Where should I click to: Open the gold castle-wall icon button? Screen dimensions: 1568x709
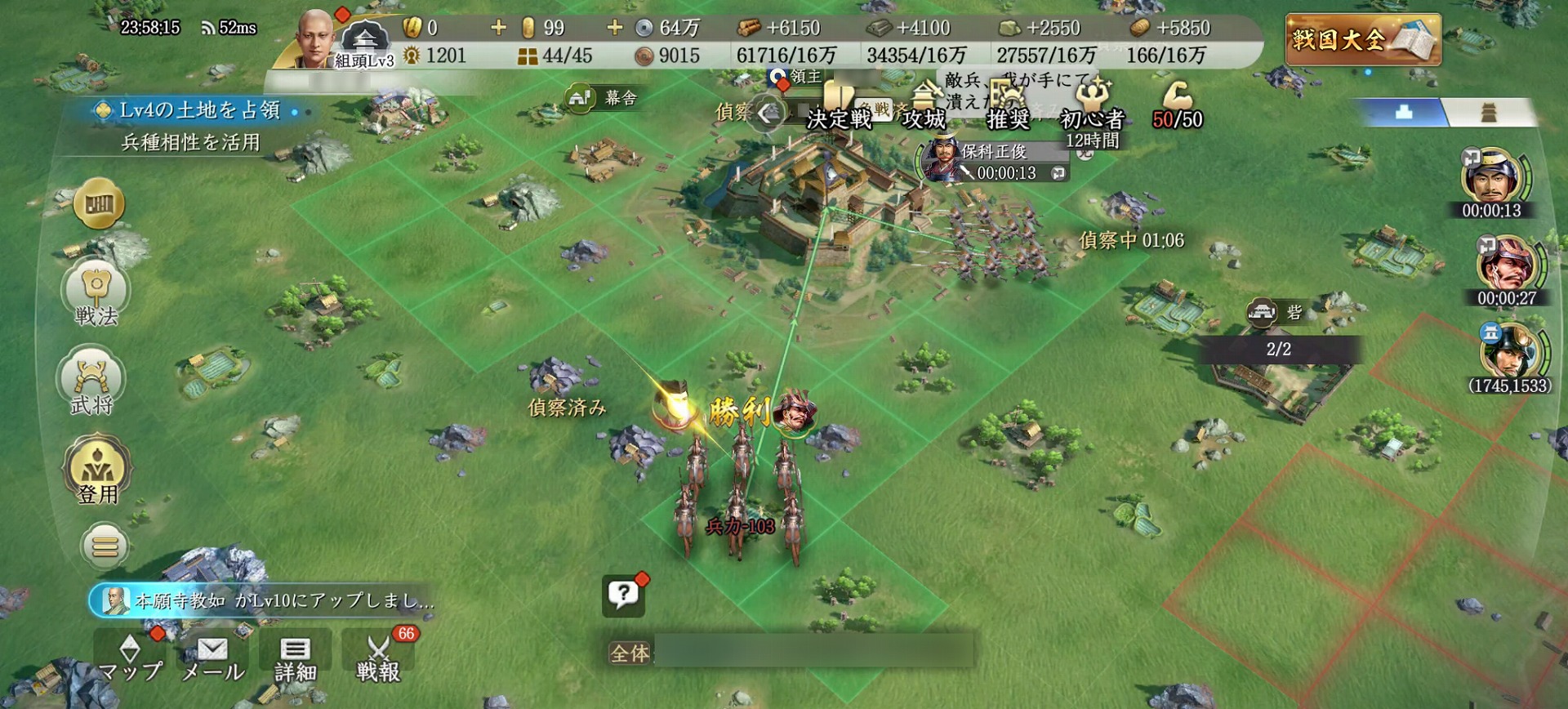(99, 203)
